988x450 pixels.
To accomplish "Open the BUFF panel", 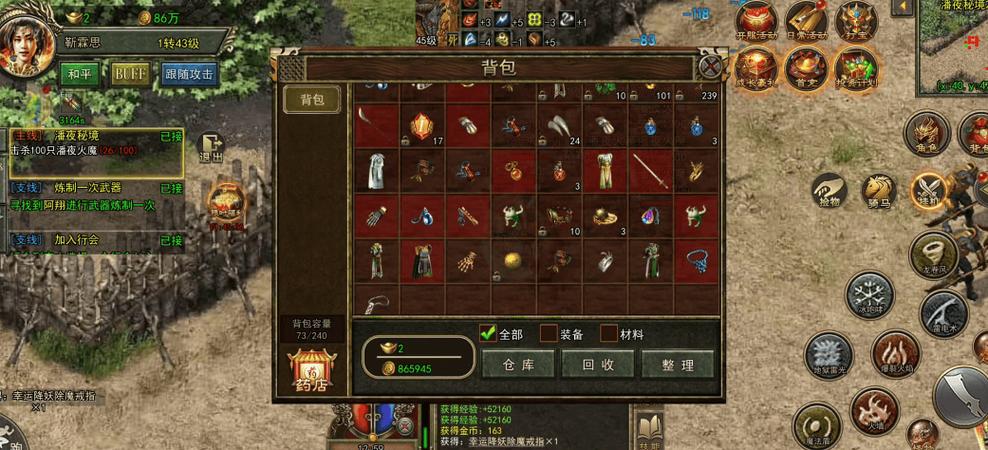I will (130, 74).
